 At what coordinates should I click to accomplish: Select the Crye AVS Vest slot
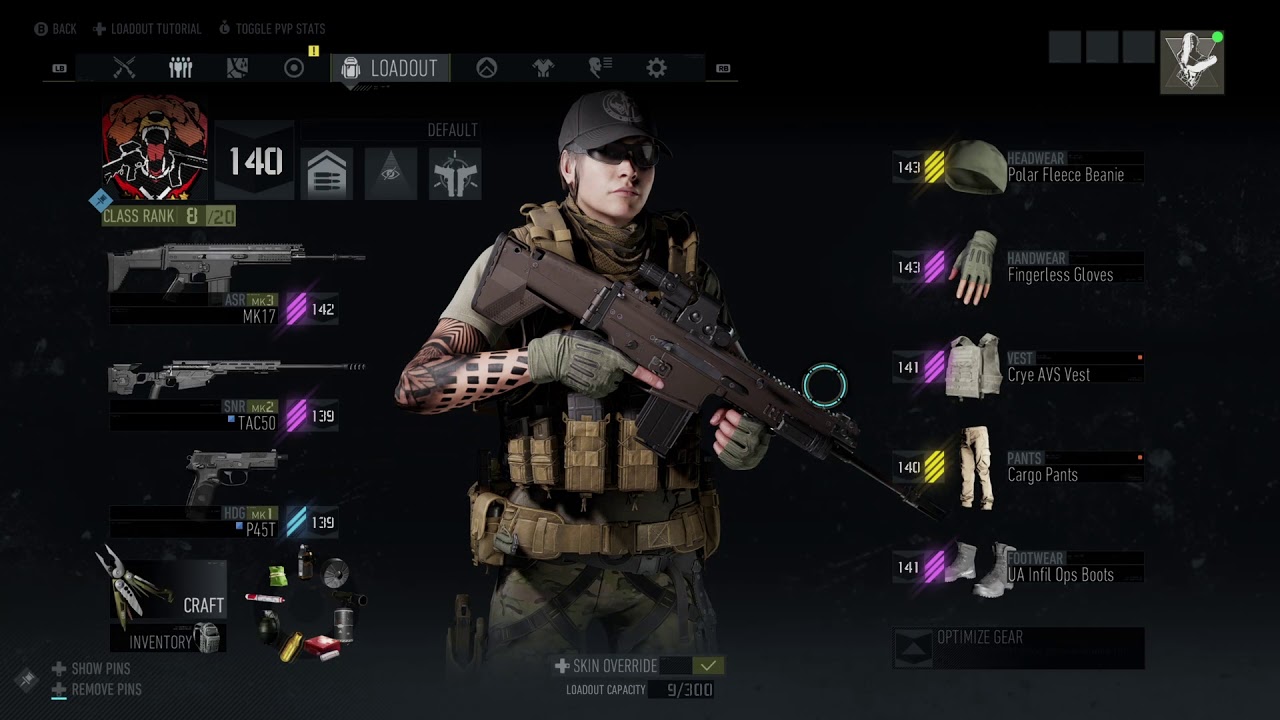click(x=1018, y=367)
